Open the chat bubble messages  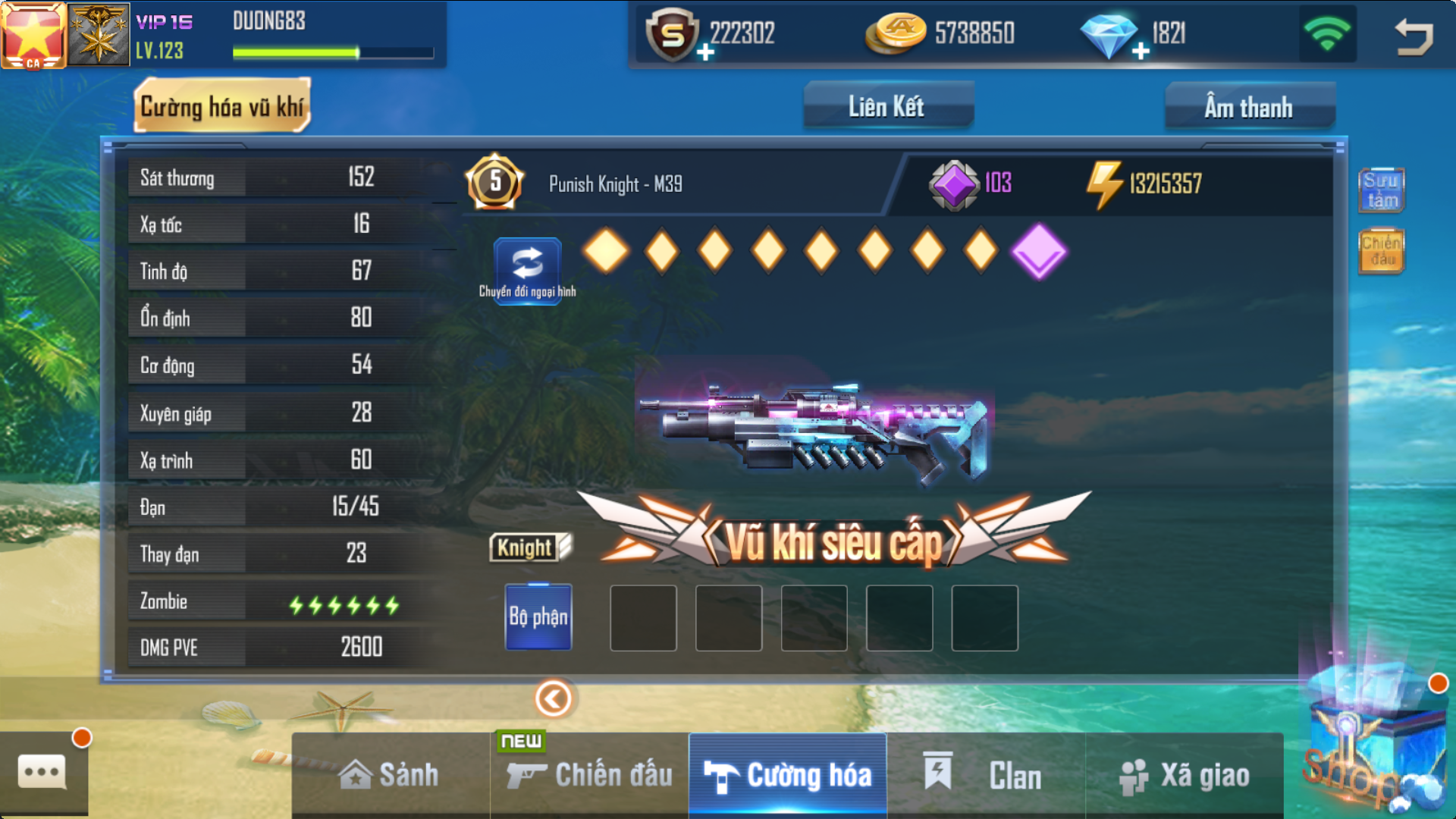click(x=42, y=772)
